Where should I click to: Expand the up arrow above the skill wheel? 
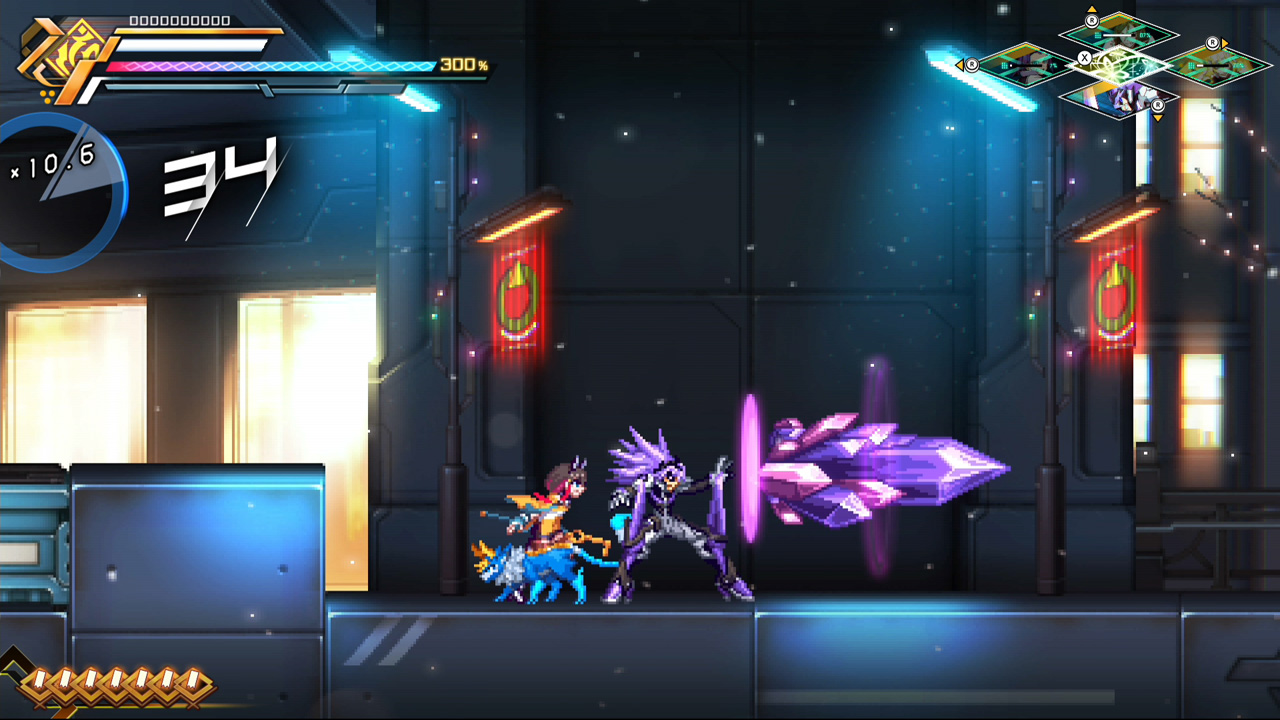1092,9
